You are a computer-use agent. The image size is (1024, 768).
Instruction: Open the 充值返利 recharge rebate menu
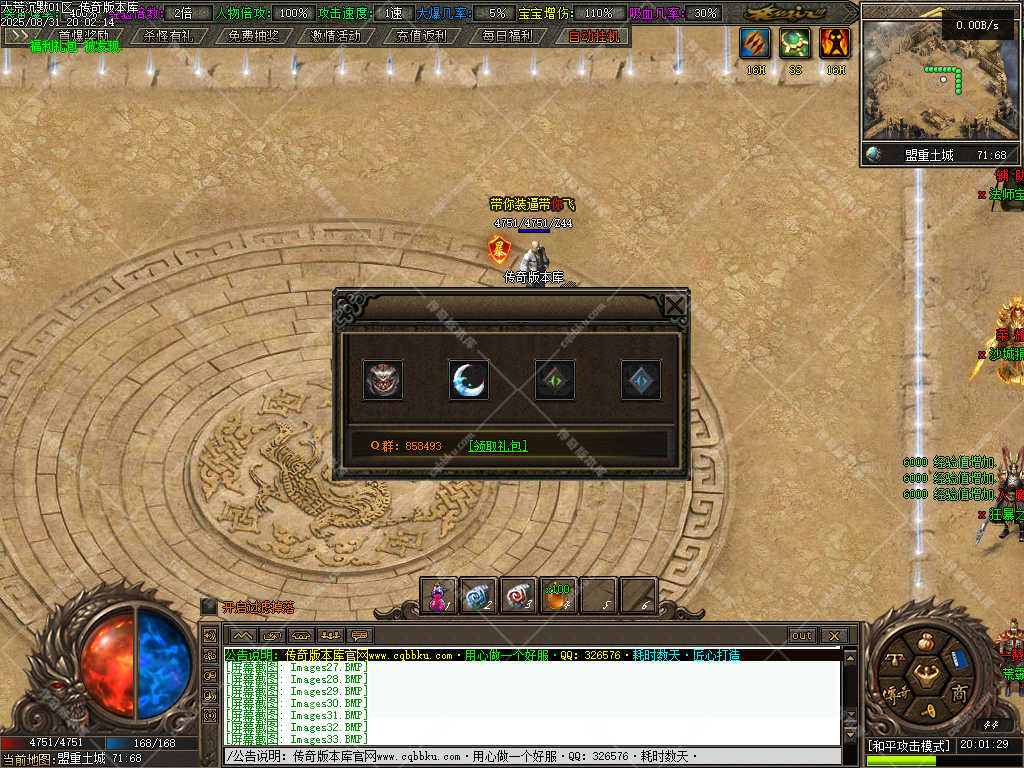[421, 35]
